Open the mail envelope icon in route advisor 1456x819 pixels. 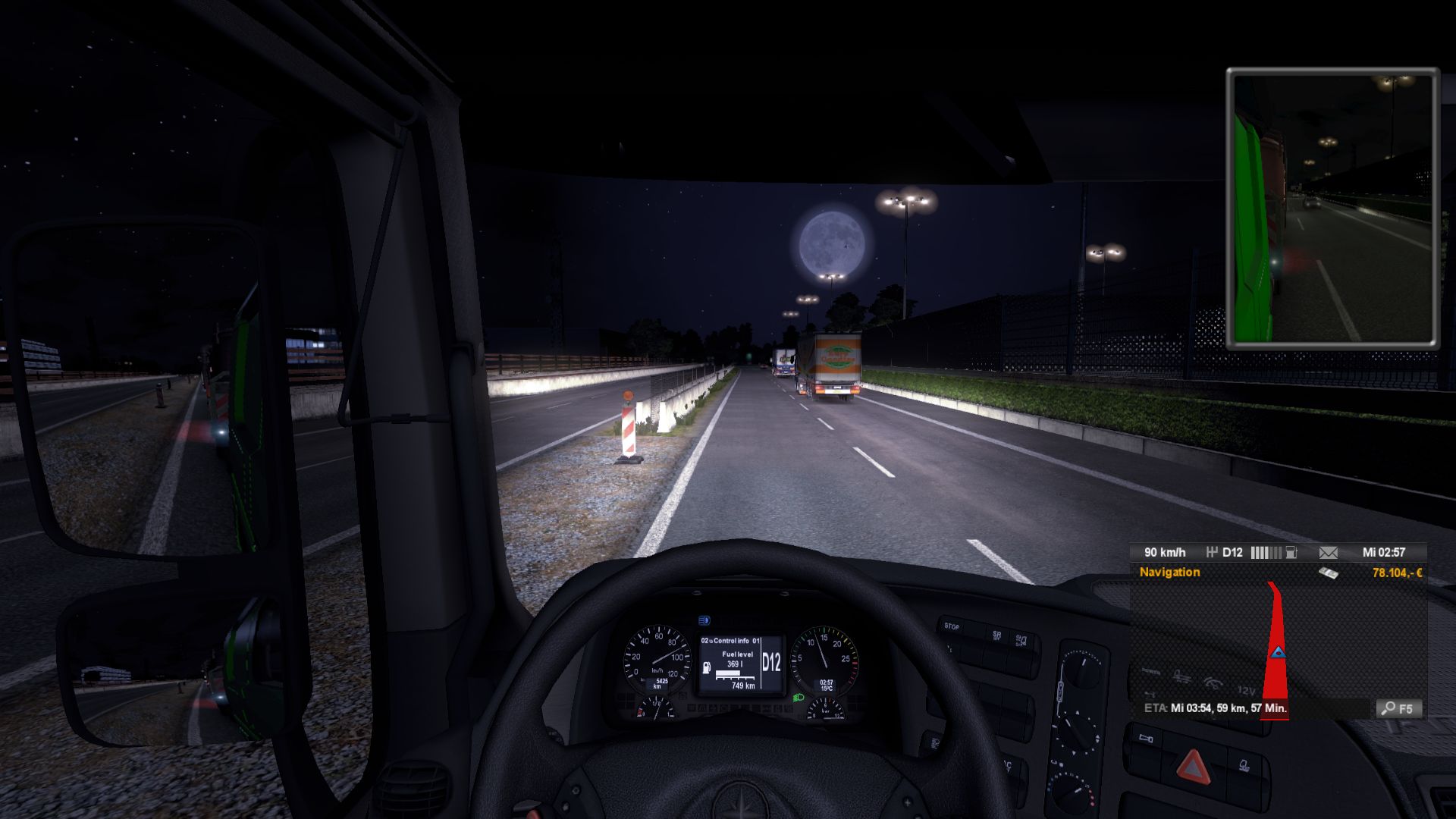[x=1328, y=553]
